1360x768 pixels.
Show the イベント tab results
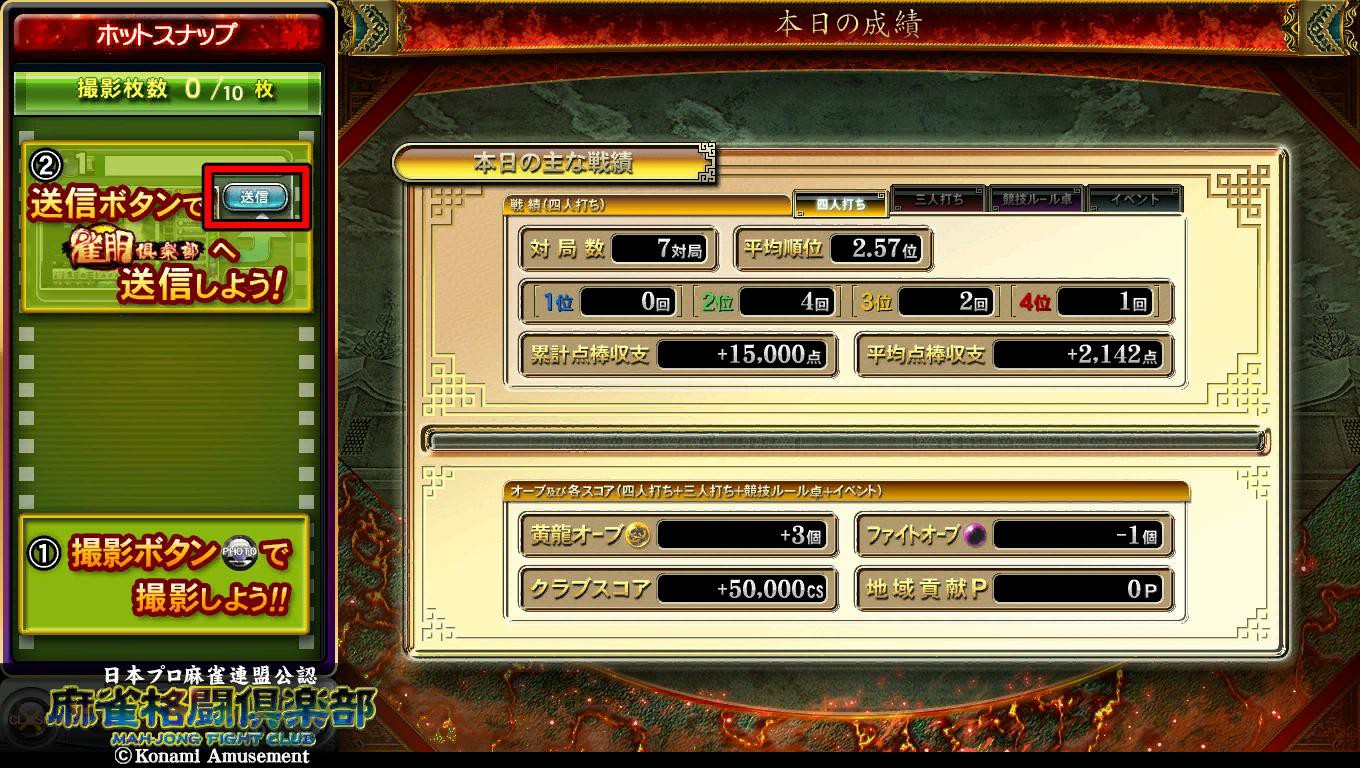(x=1134, y=199)
